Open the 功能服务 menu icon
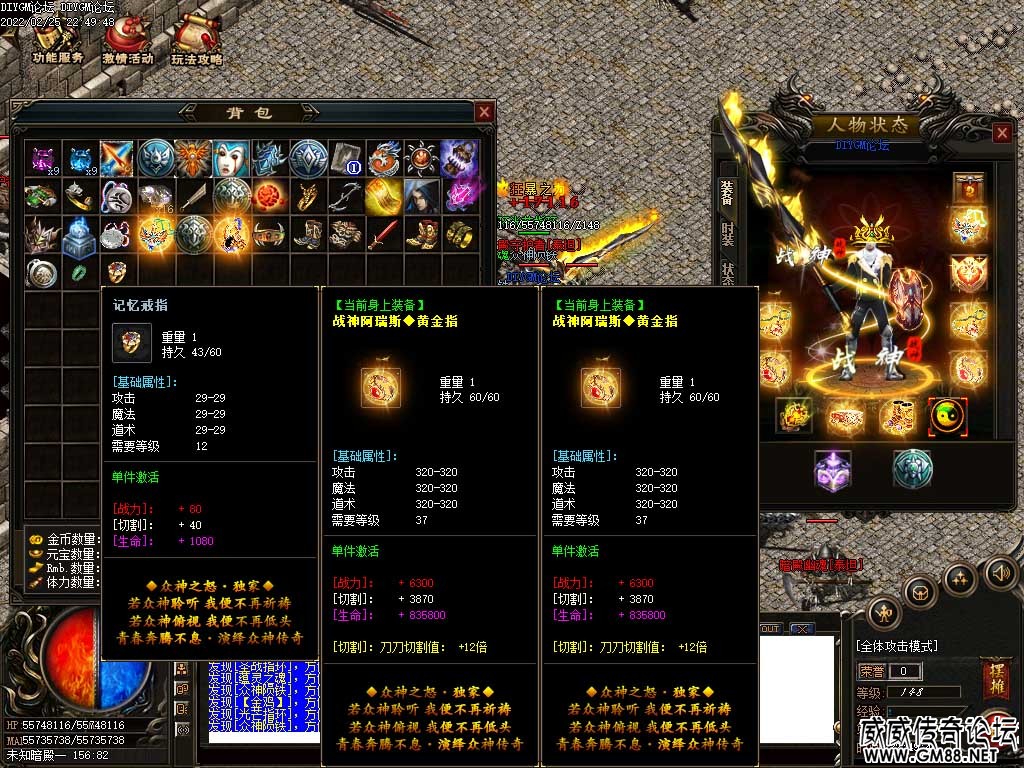 click(58, 40)
